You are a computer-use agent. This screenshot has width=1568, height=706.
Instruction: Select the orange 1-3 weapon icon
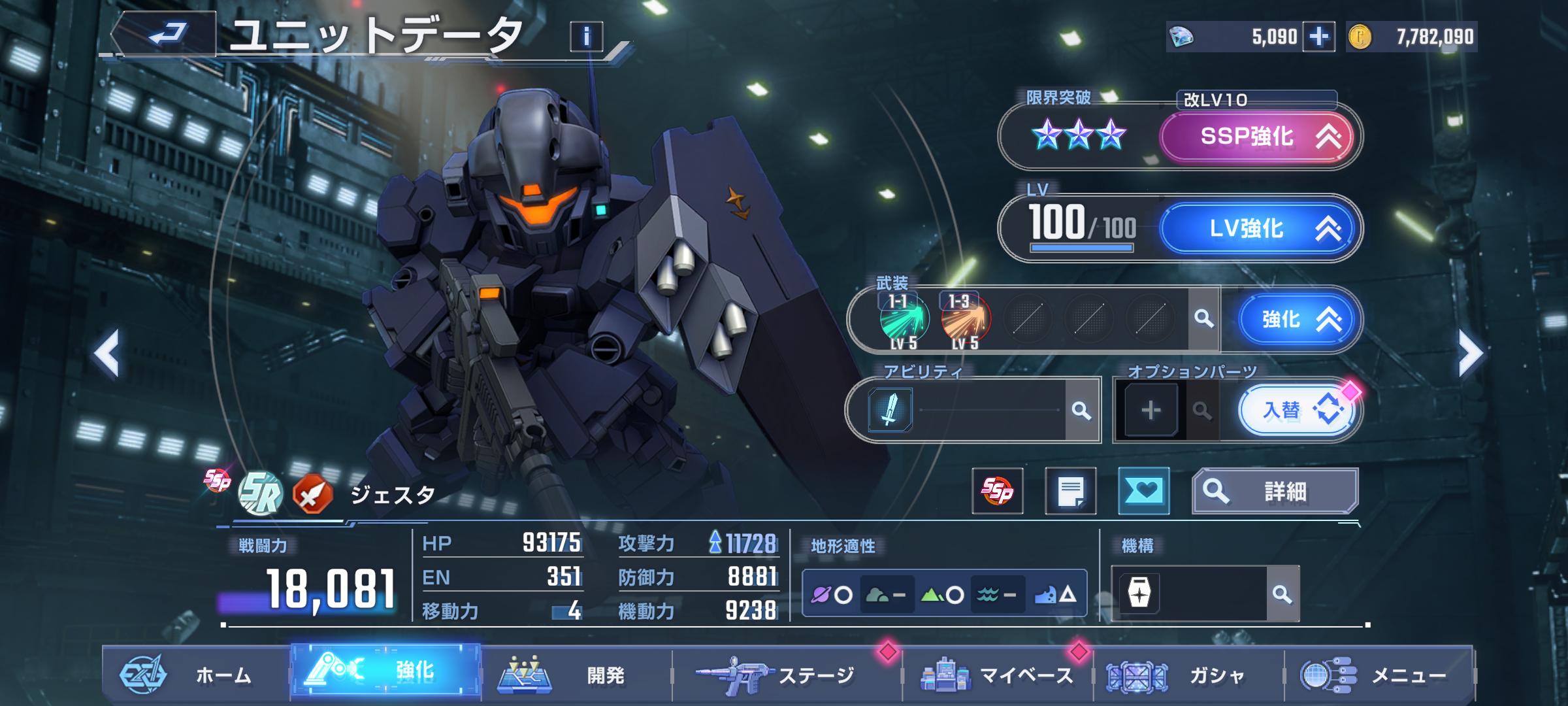tap(965, 320)
